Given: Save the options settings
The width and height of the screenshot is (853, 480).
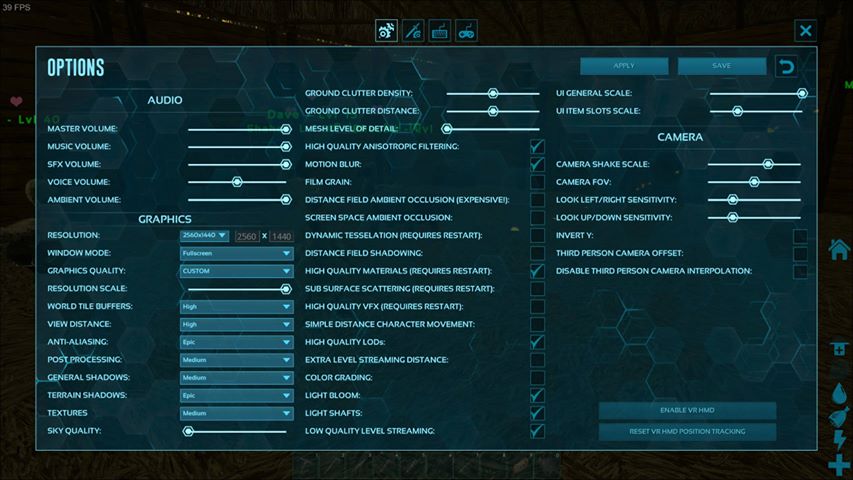Looking at the screenshot, I should [x=721, y=66].
